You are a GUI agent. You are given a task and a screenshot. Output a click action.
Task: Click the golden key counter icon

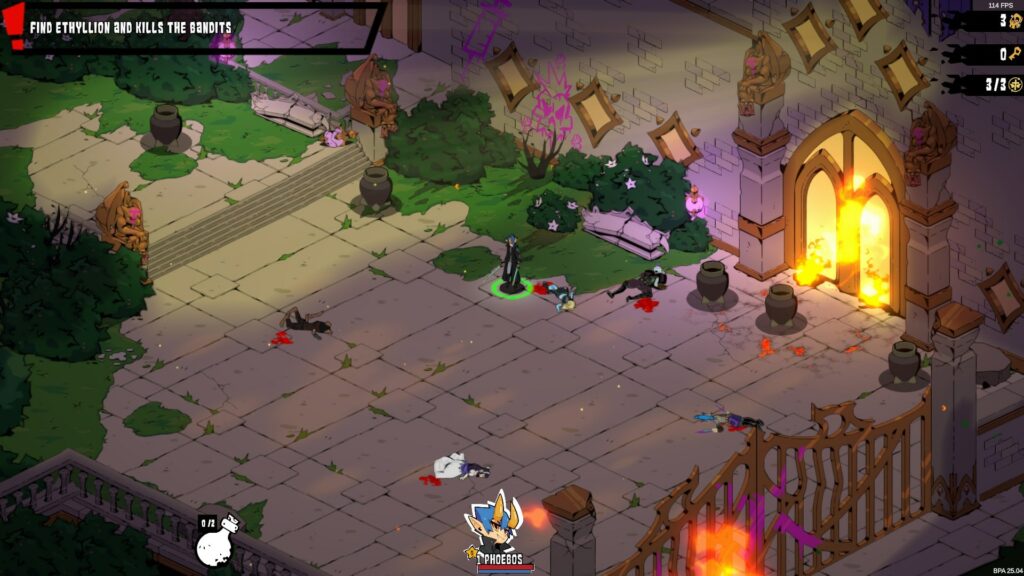[x=1015, y=53]
